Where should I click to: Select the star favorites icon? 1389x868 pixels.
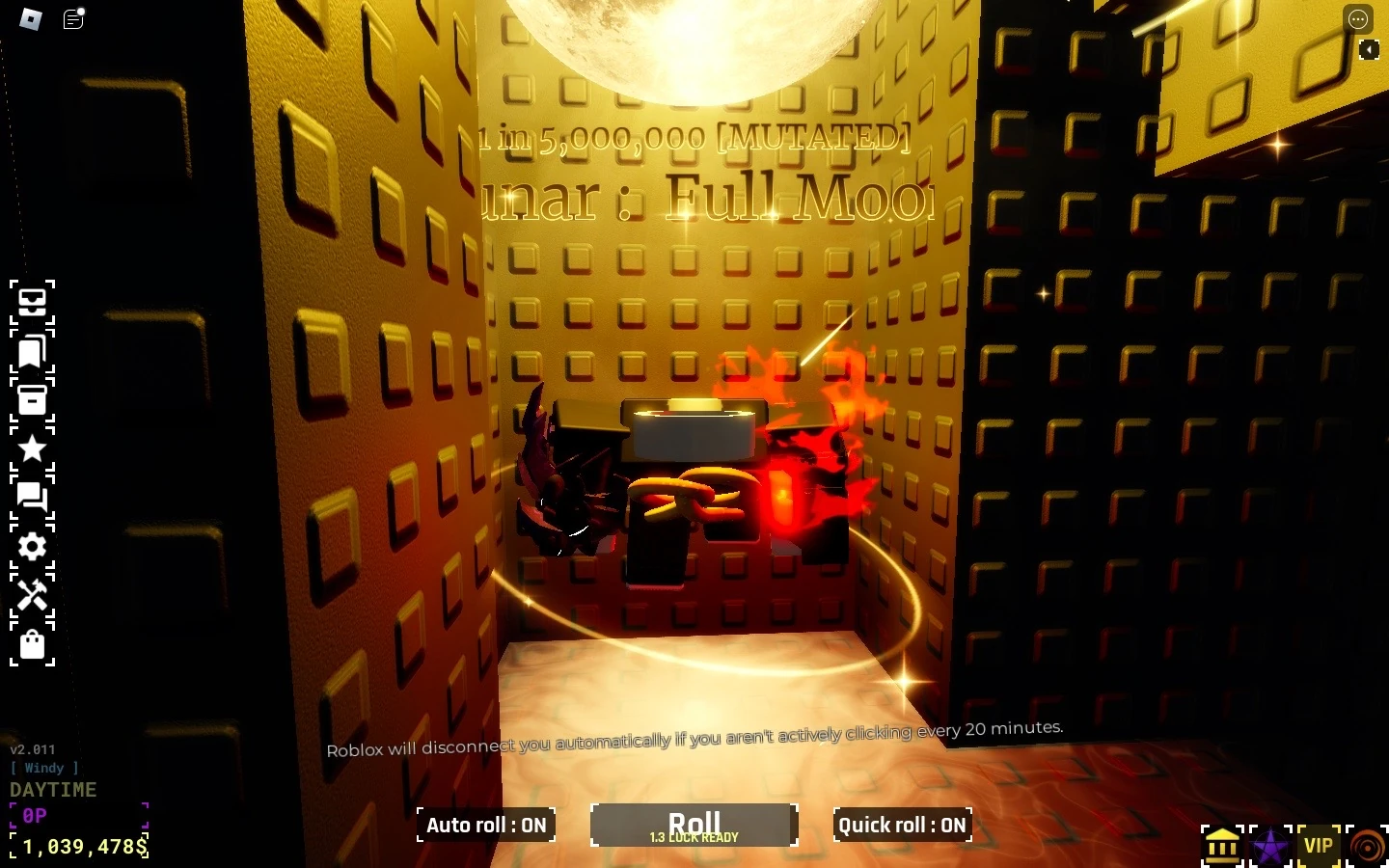point(33,448)
